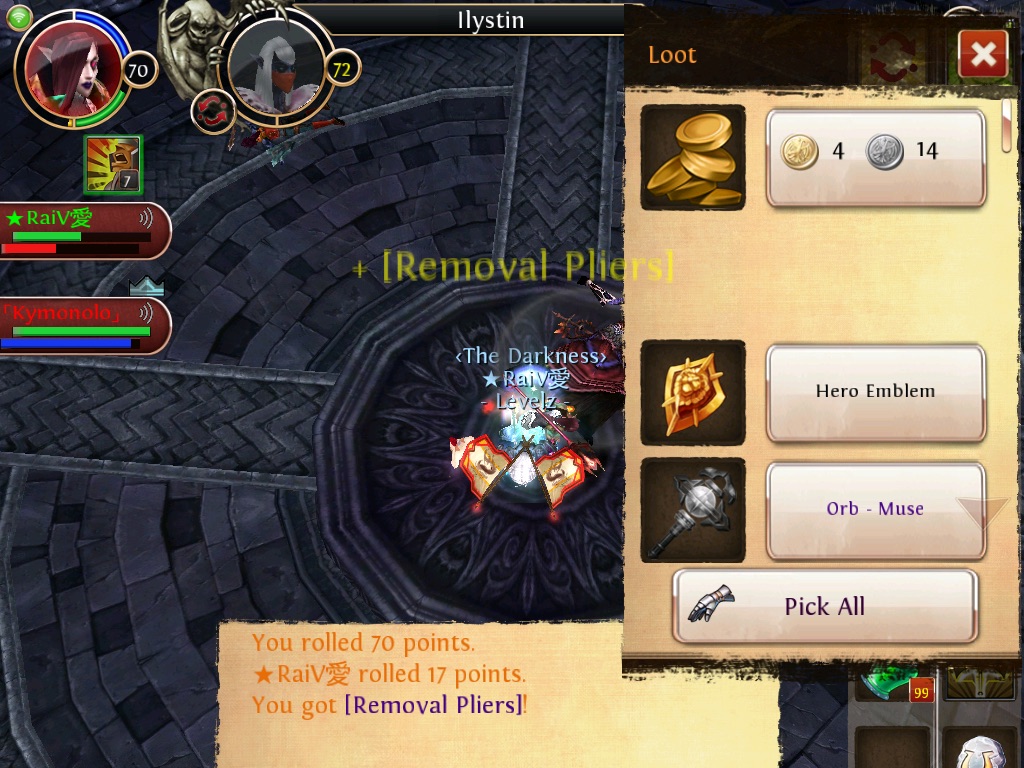
Task: Select the Orb - Muse staff icon
Action: pos(692,509)
